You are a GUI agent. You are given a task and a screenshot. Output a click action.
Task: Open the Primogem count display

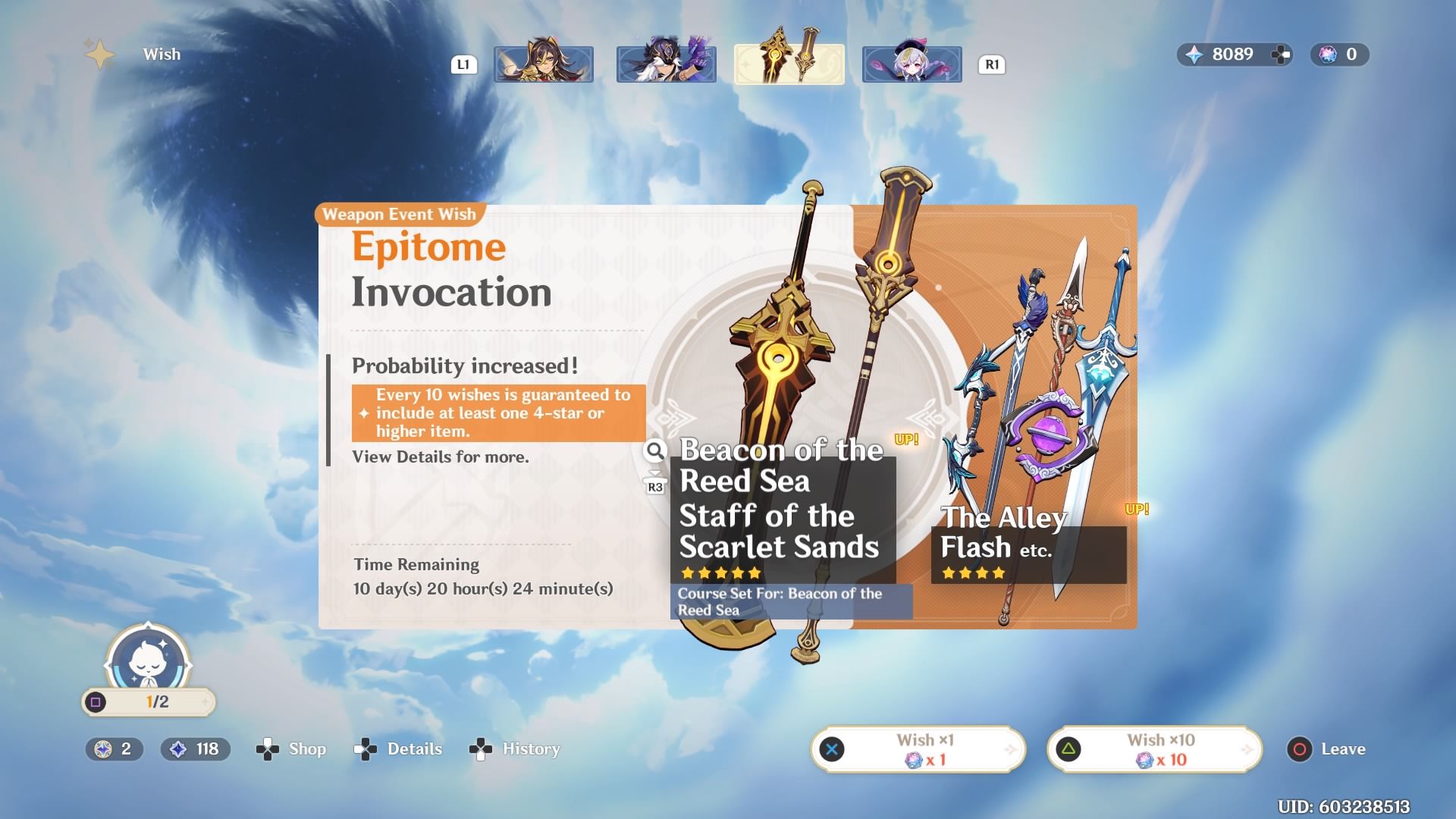click(x=1228, y=55)
